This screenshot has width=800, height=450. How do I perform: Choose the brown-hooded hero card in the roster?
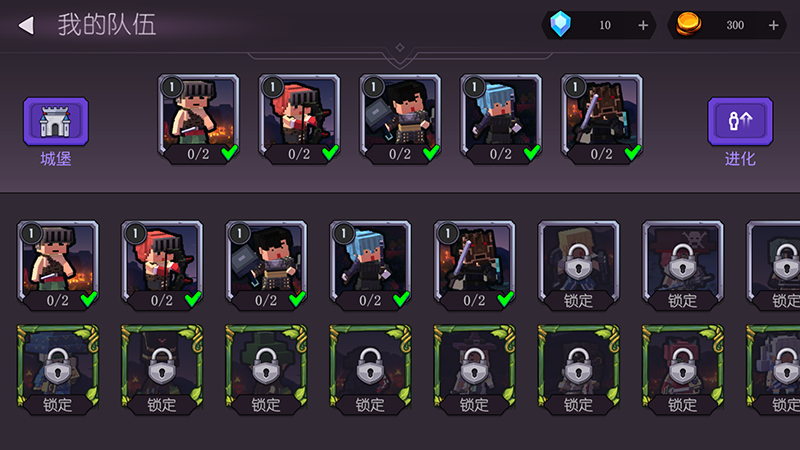pos(474,264)
